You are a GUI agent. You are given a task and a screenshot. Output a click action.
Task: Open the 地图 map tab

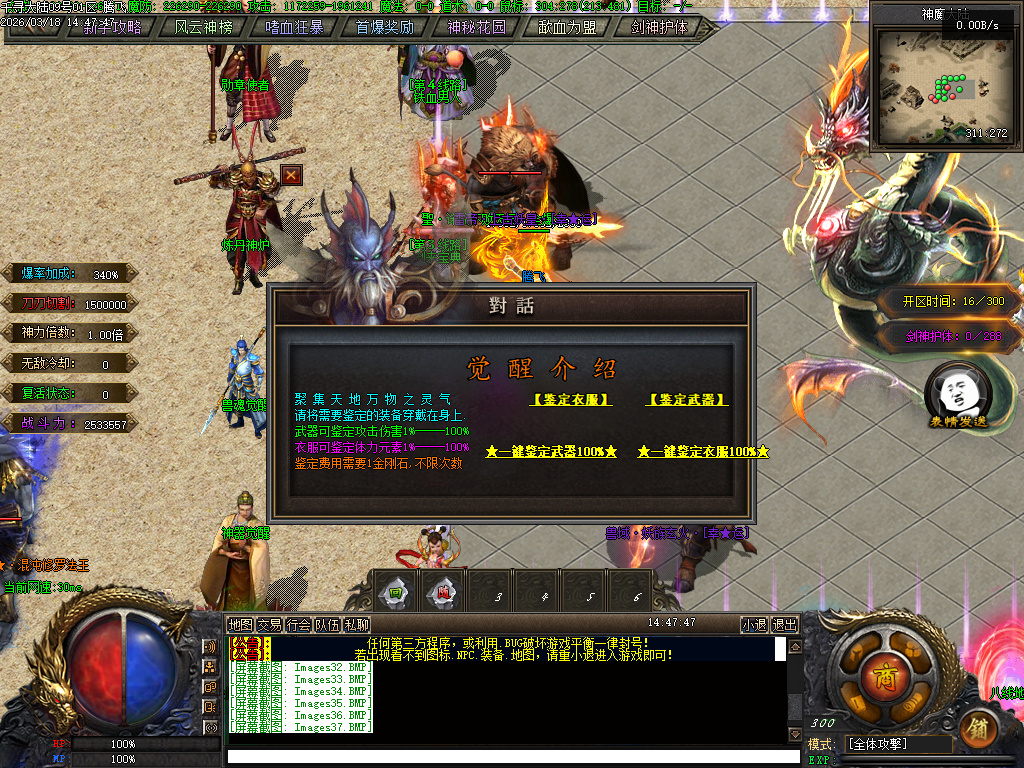240,625
